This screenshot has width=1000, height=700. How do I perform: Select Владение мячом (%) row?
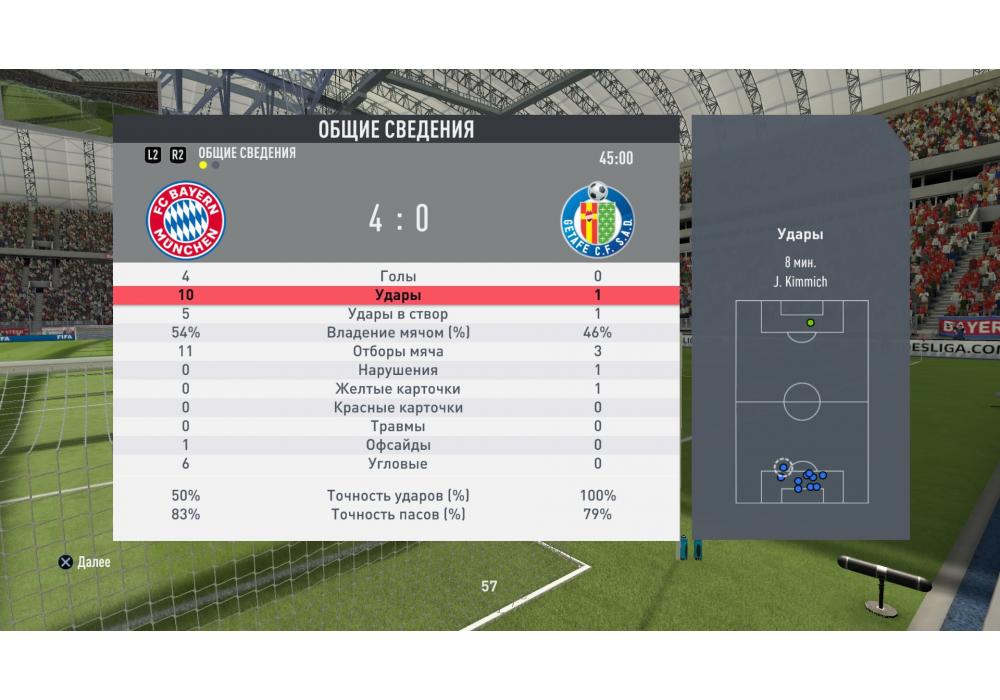tap(397, 333)
